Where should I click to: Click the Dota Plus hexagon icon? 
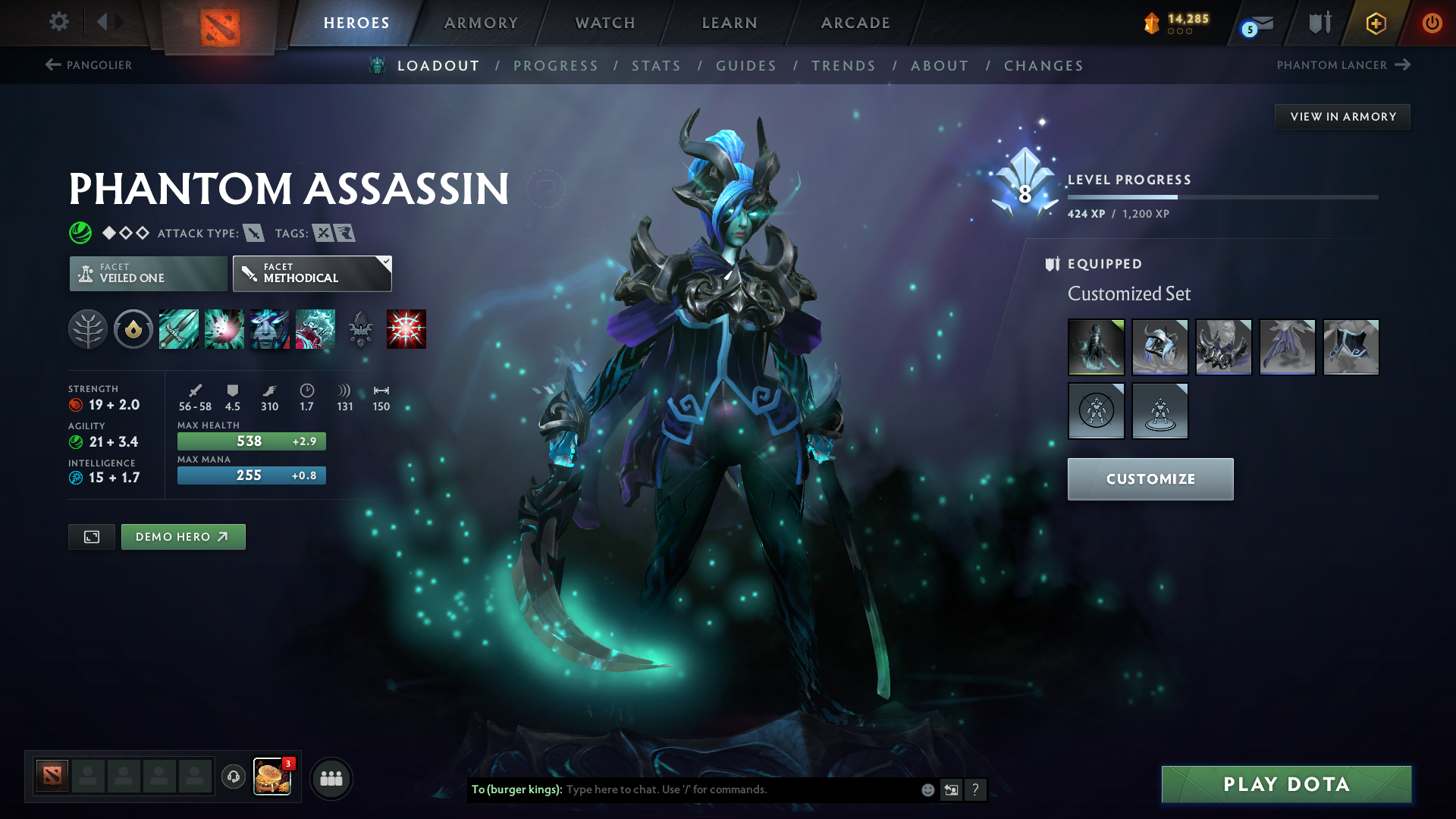pyautogui.click(x=1375, y=23)
